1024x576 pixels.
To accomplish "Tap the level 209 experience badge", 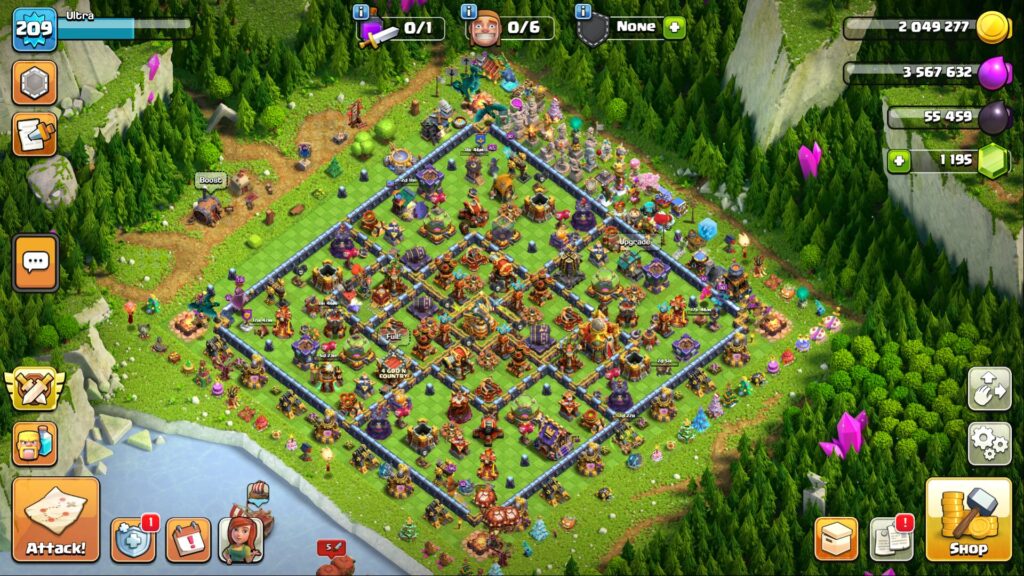I will (x=33, y=29).
